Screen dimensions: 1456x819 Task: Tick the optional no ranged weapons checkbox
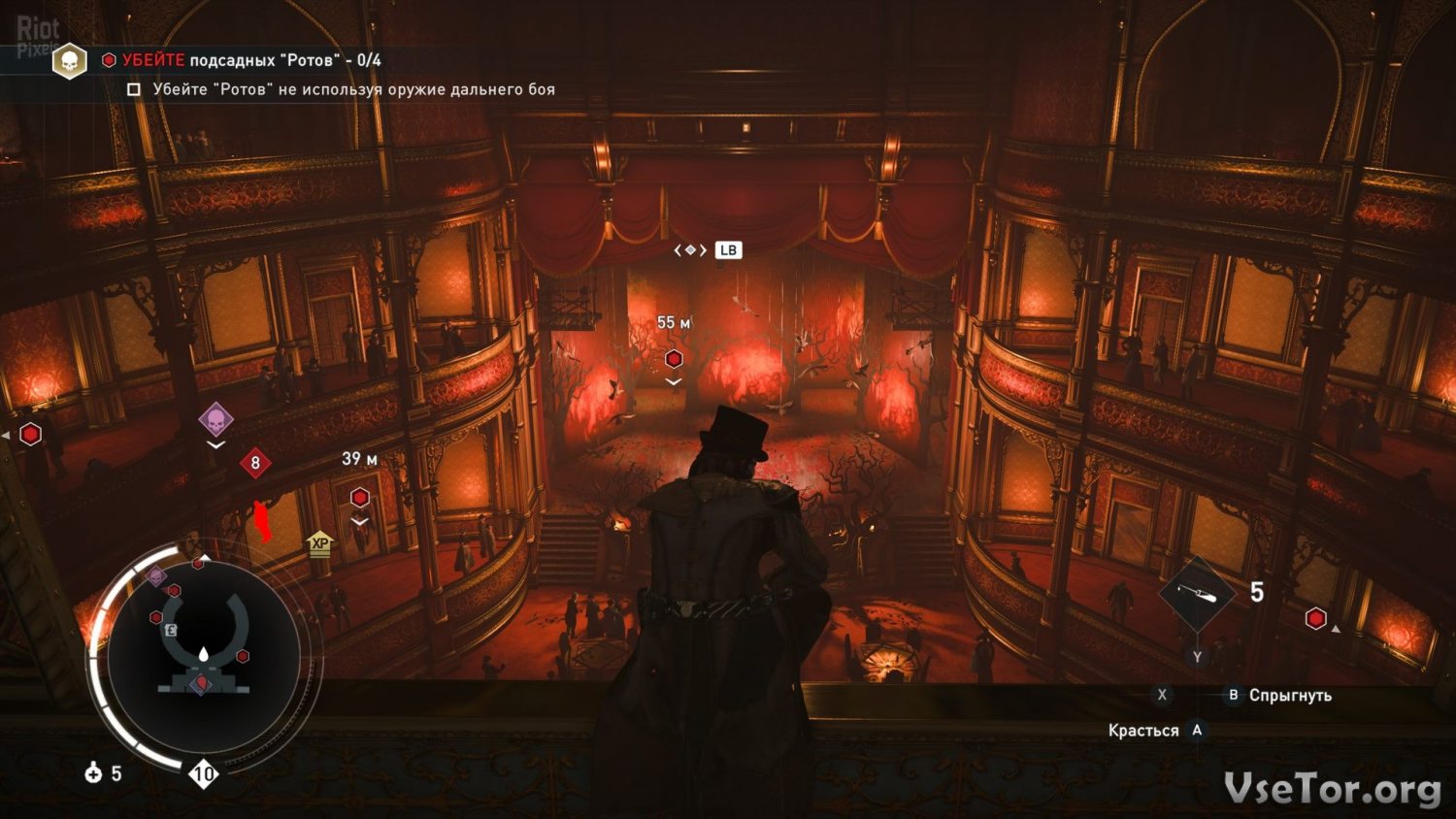[x=134, y=89]
